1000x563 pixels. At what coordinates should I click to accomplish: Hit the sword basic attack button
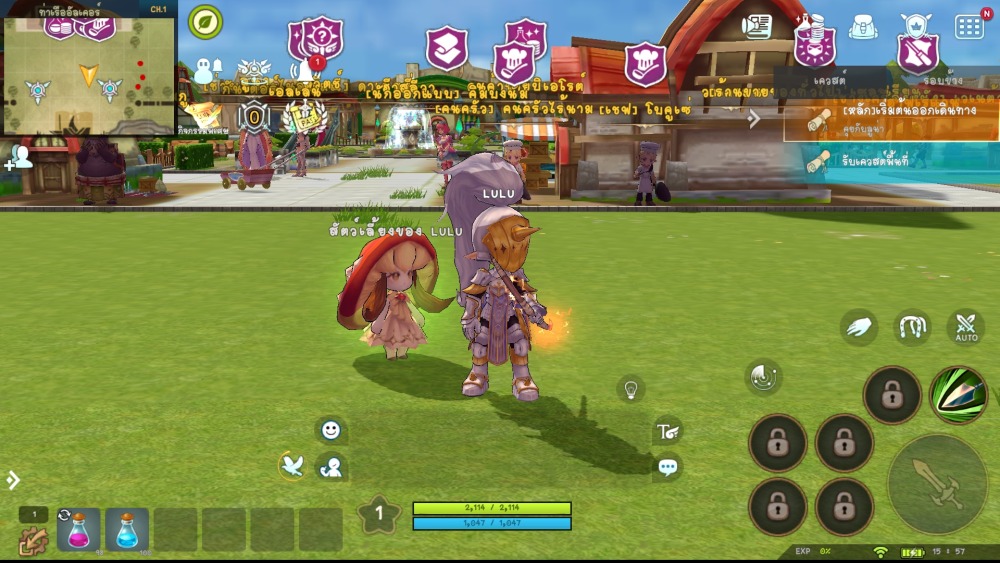pos(937,484)
